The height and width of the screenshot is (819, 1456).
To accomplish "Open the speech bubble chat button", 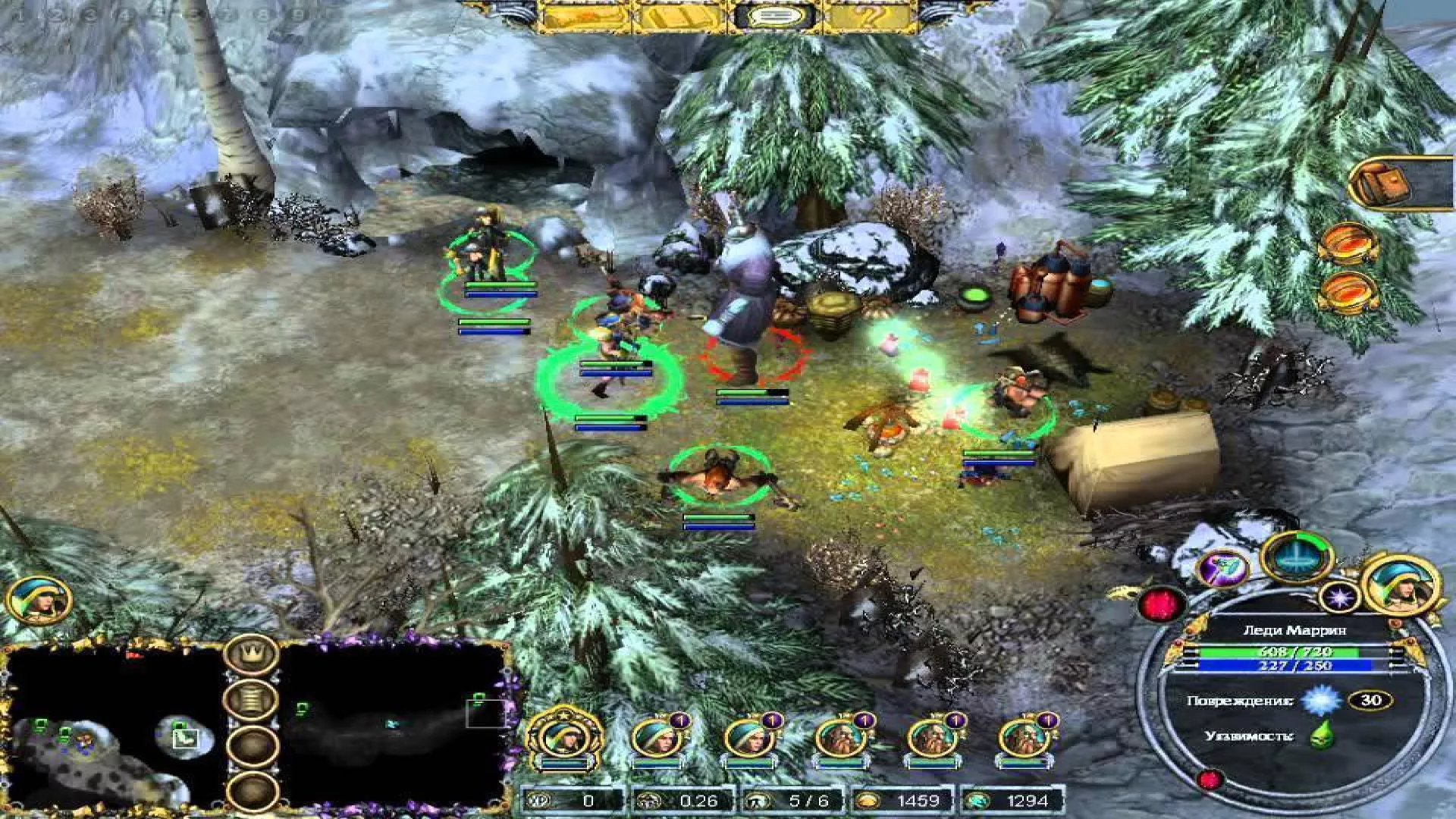I will (x=773, y=16).
